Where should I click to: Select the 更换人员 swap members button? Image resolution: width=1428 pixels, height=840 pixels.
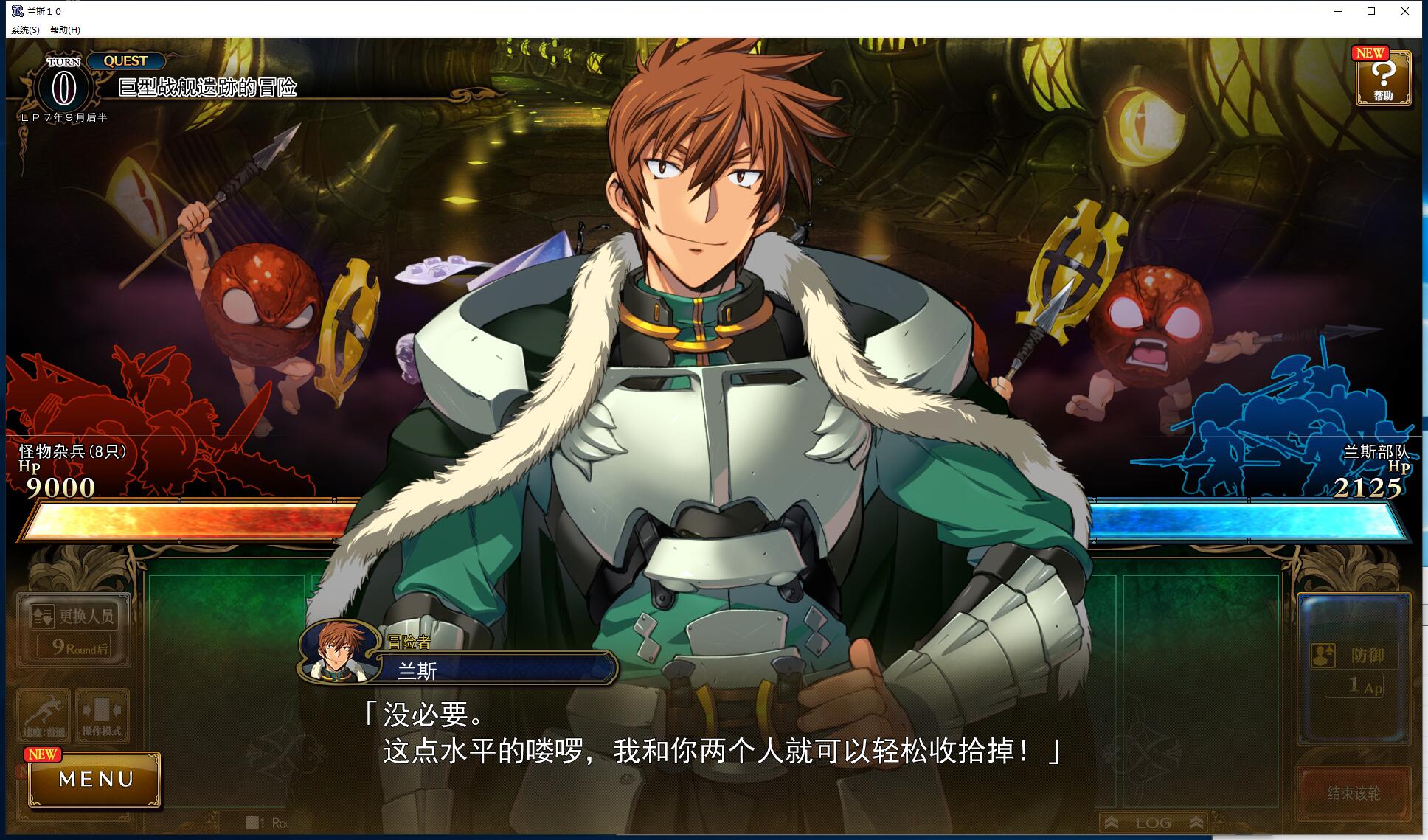[75, 616]
